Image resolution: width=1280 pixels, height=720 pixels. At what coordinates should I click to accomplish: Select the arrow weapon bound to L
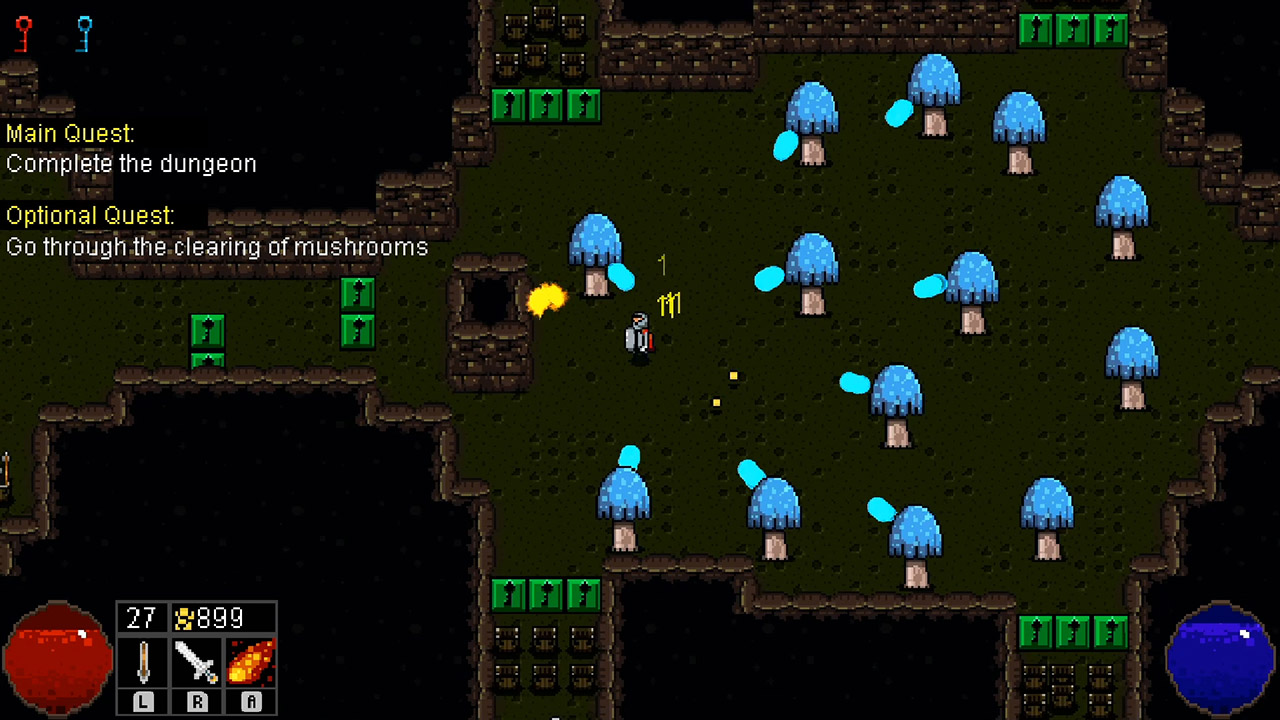point(143,660)
